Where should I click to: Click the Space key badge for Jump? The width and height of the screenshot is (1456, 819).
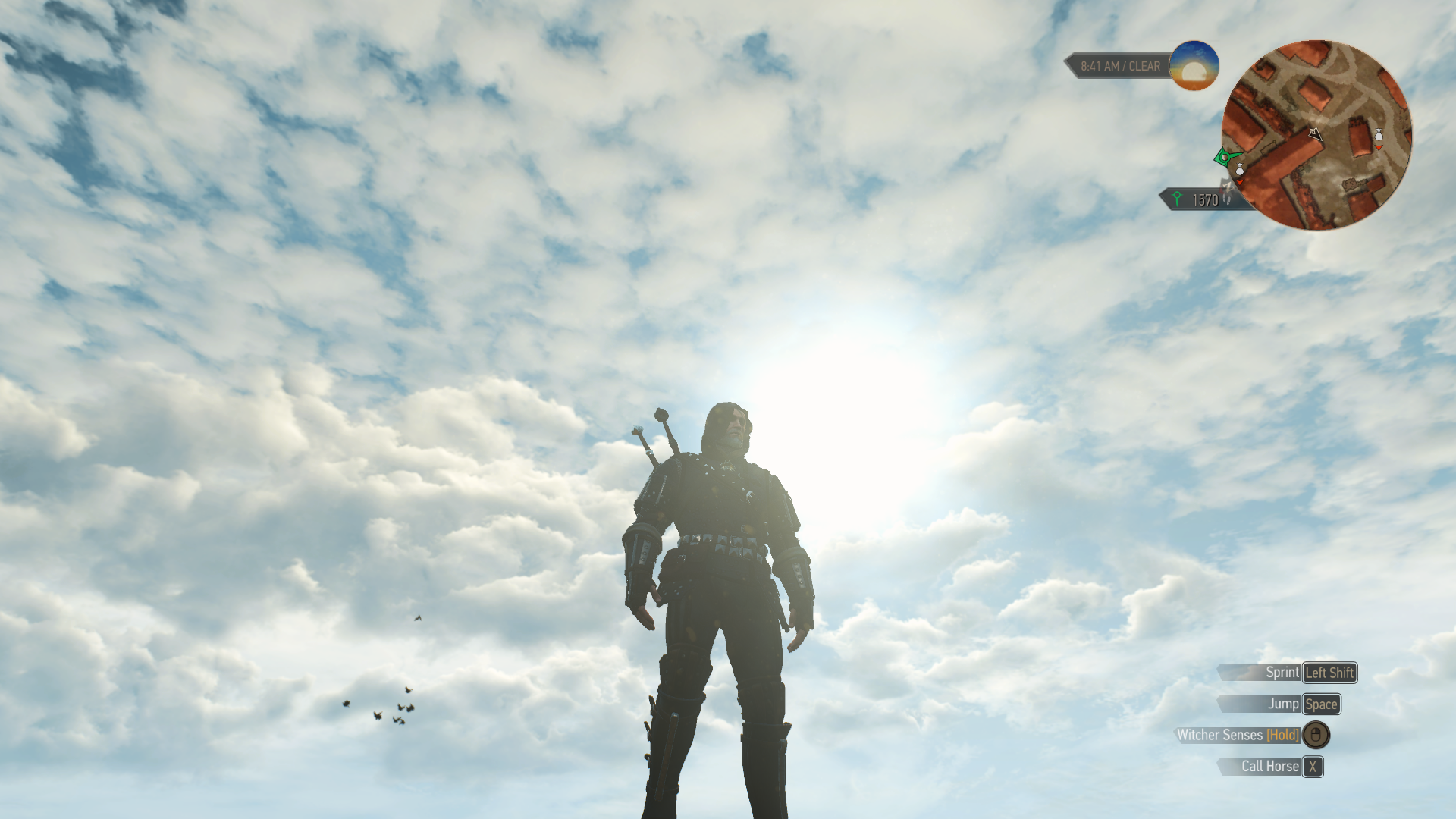1321,704
